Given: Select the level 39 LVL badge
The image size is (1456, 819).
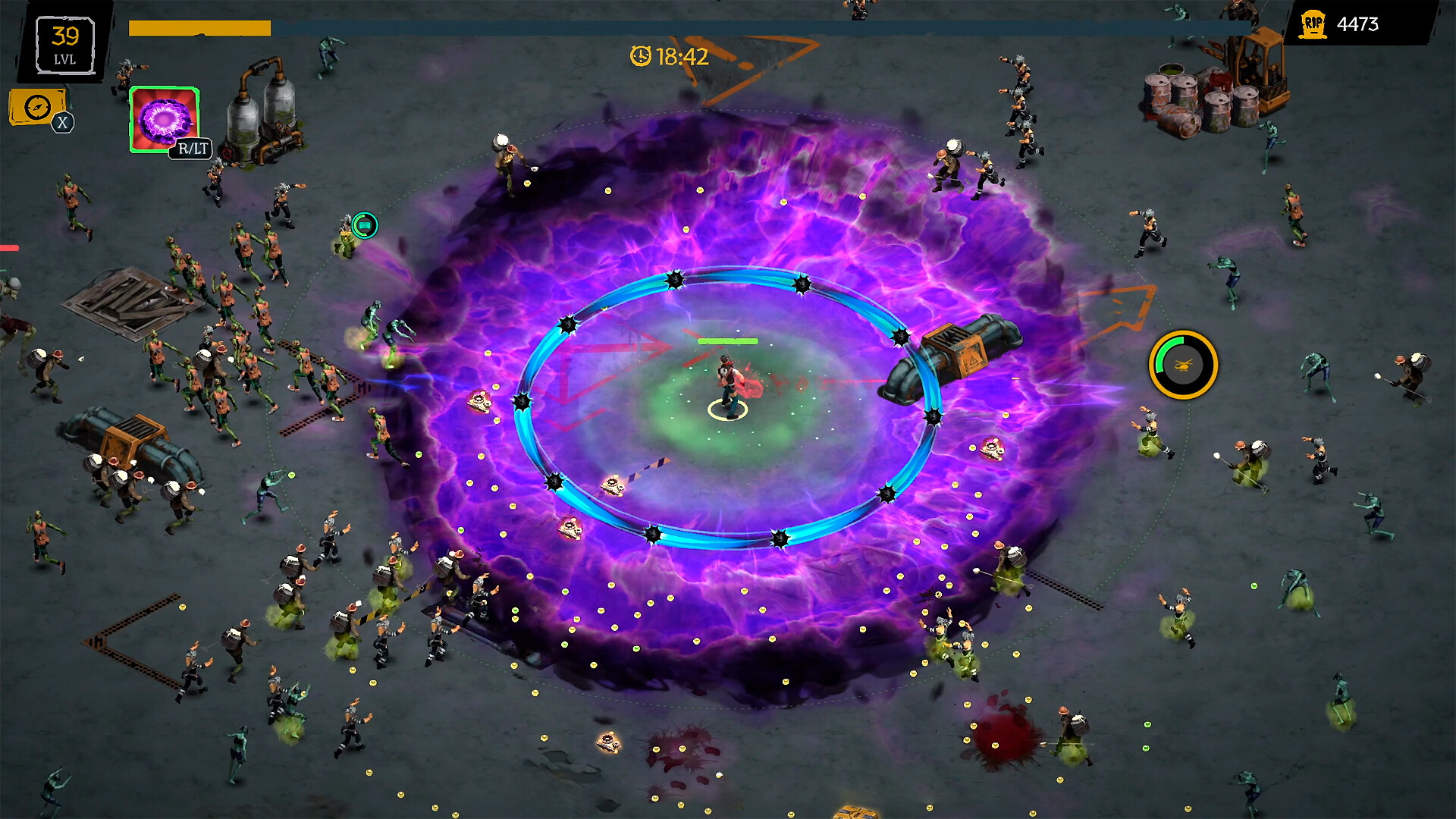Looking at the screenshot, I should click(x=65, y=43).
